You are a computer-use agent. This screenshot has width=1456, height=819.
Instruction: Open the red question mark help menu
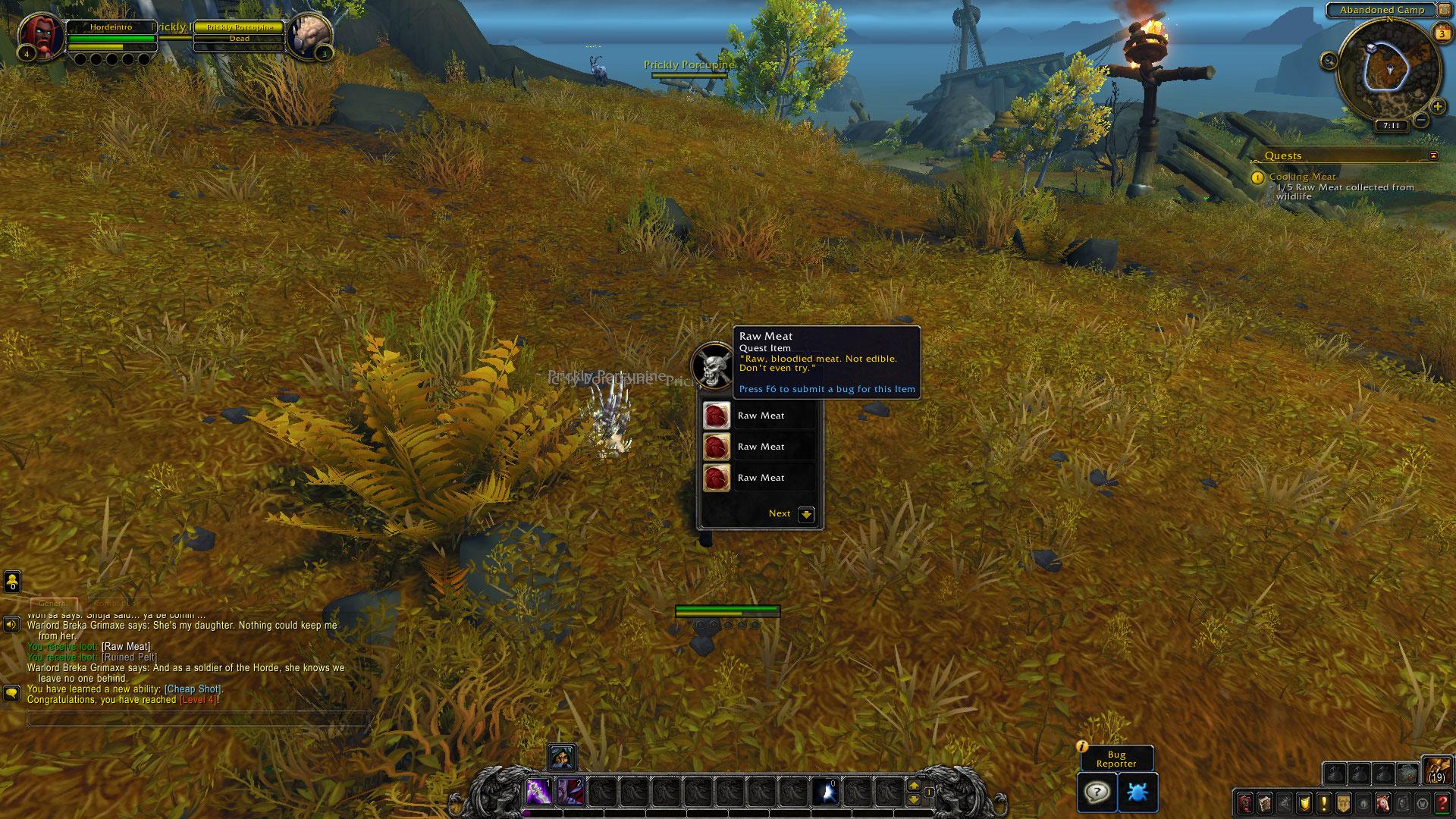pyautogui.click(x=1442, y=802)
